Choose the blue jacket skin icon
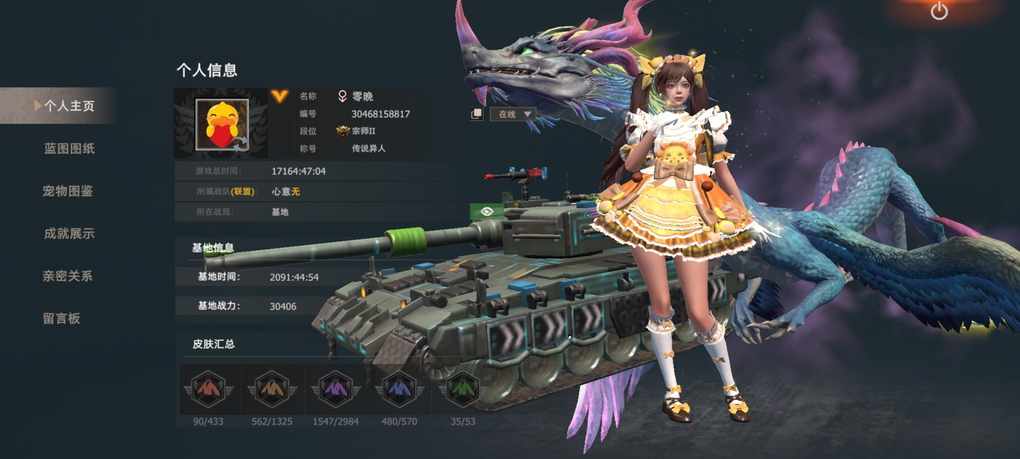1020x459 pixels. point(398,388)
